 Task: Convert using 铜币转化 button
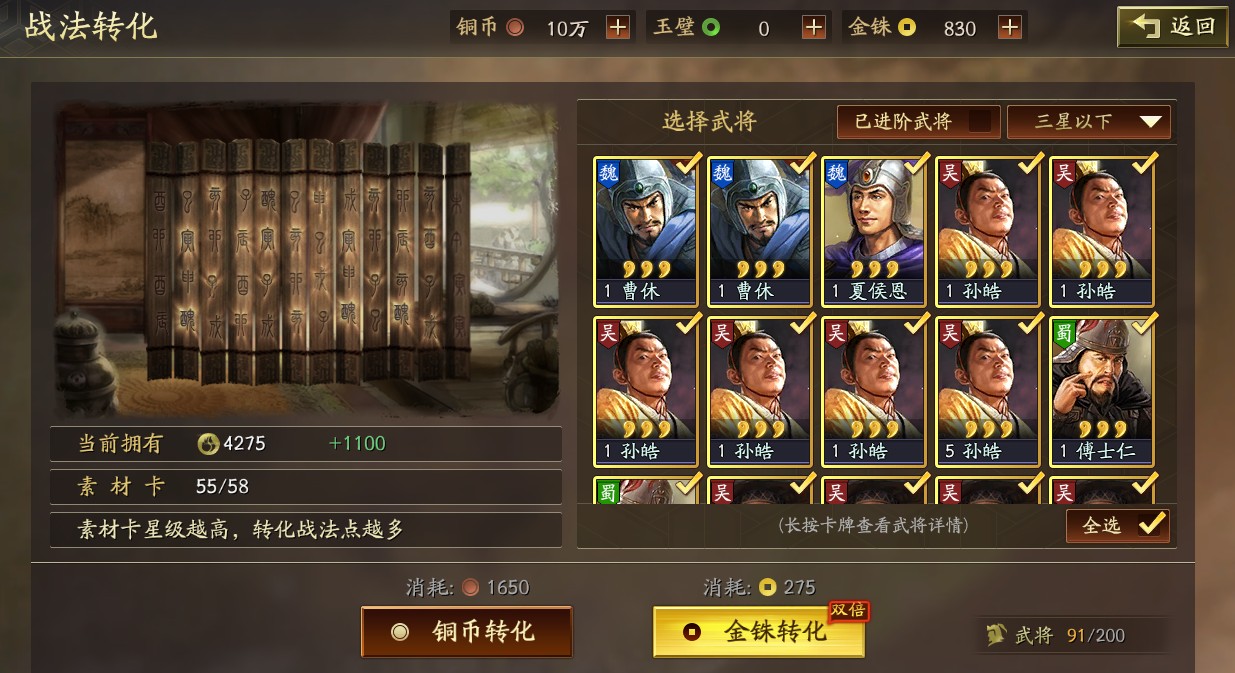click(466, 632)
